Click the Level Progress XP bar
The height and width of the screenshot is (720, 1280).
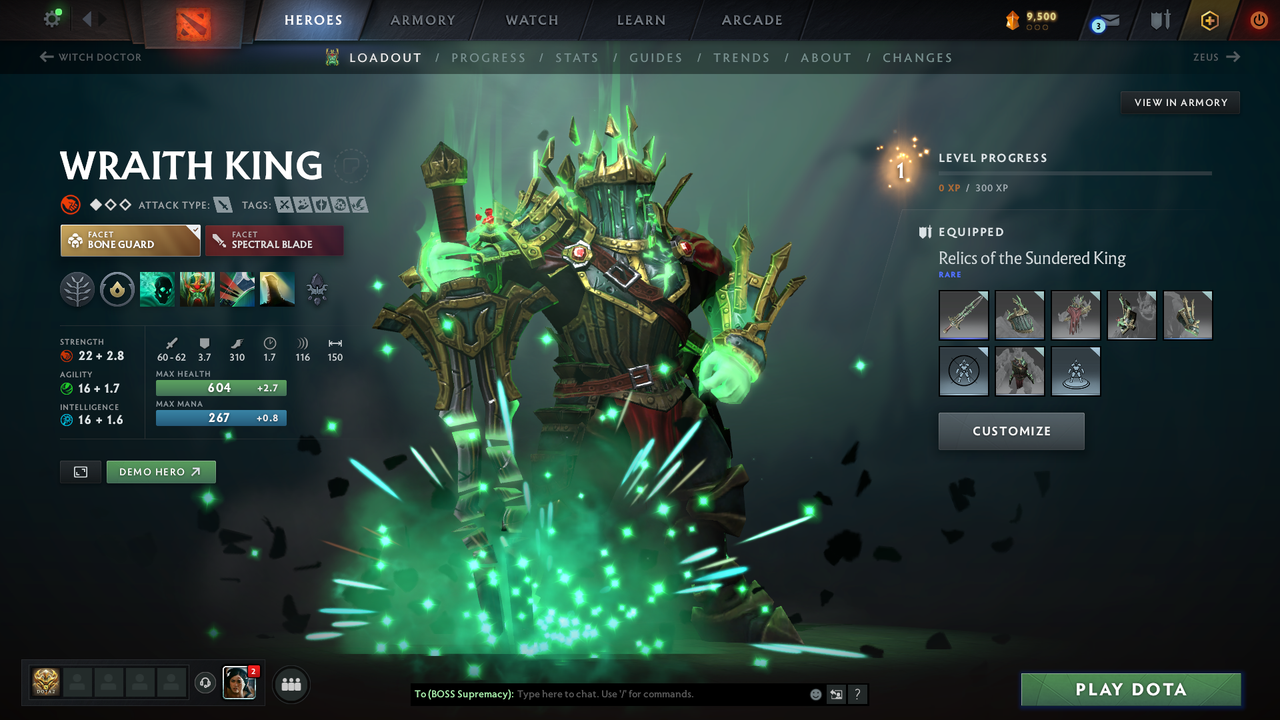(x=1075, y=172)
